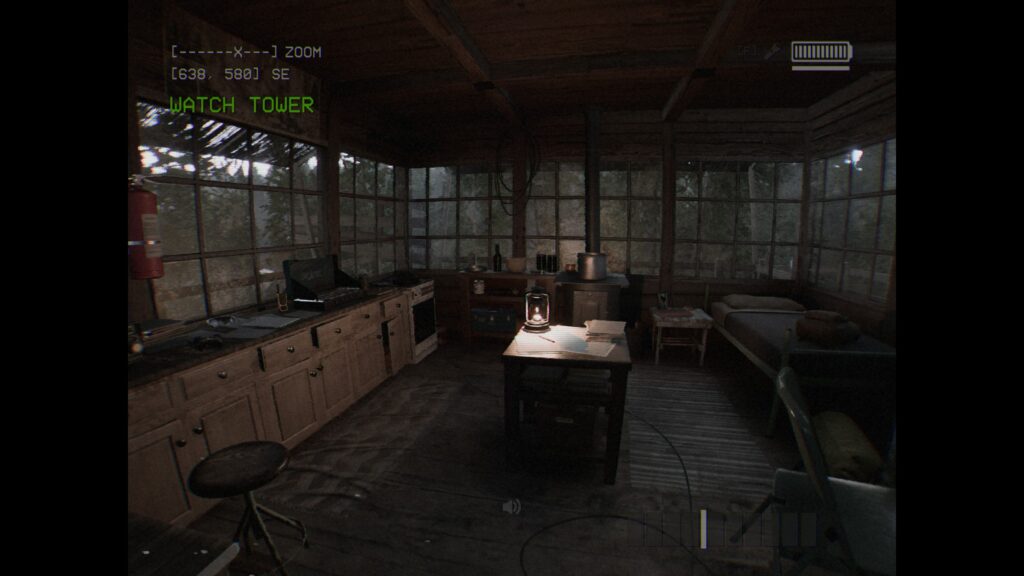The height and width of the screenshot is (576, 1024).
Task: Click the speaker sound icon
Action: point(512,507)
